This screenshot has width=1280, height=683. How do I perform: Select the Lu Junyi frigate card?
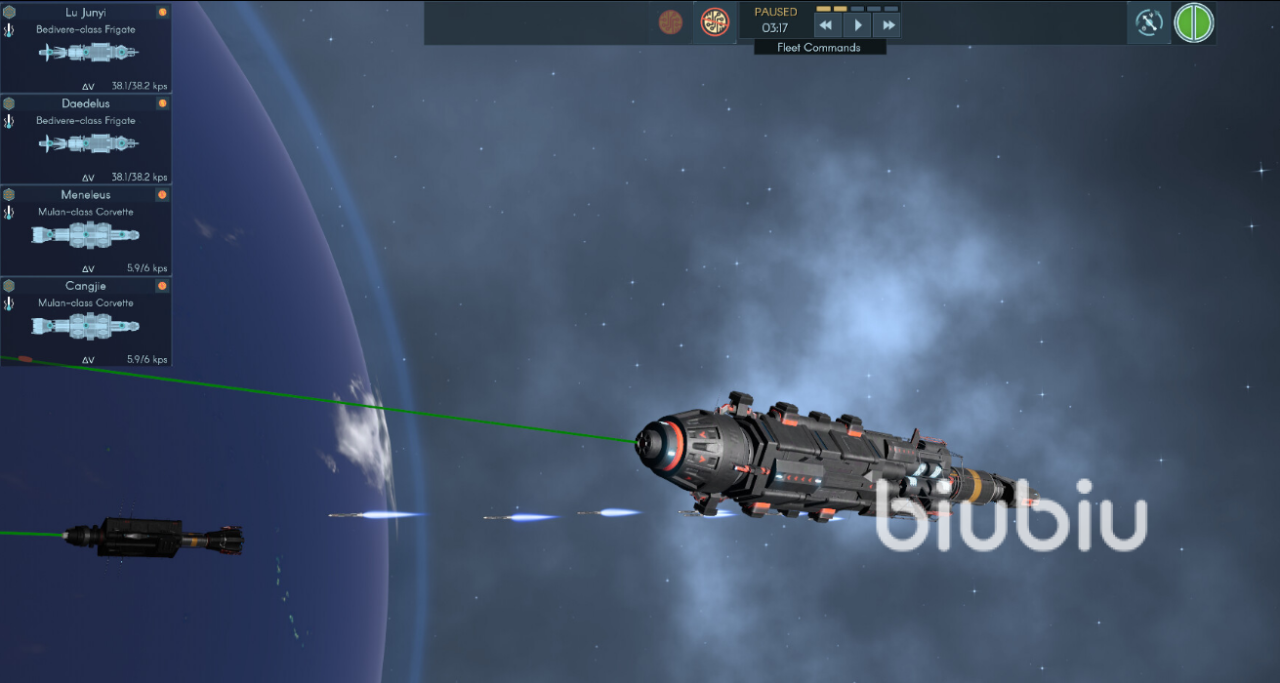[86, 50]
